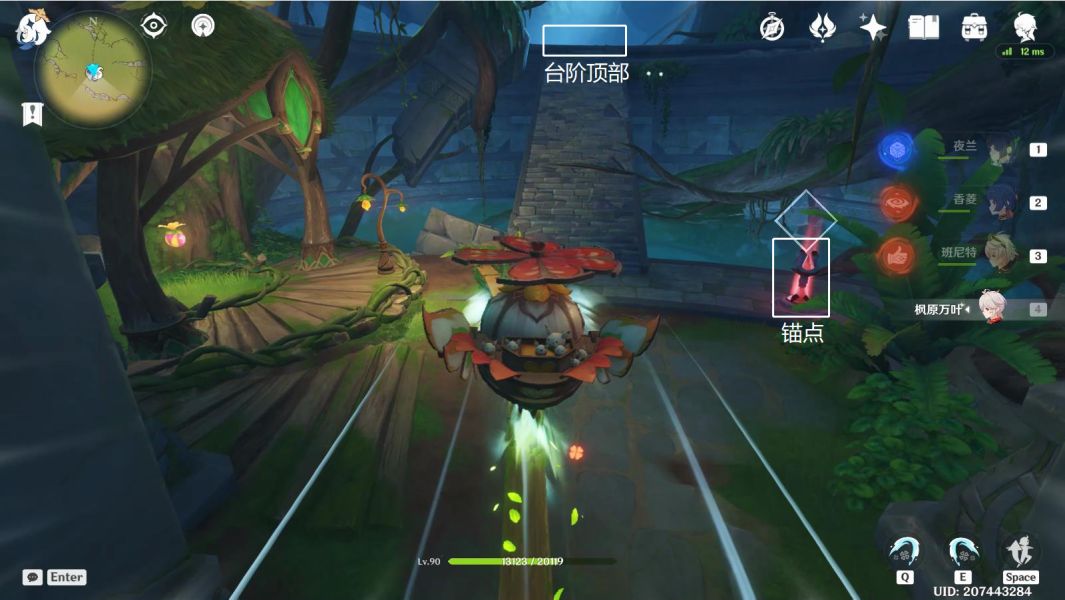Screen dimensions: 1065x600
Task: Open the quest log banner icon
Action: 32,113
